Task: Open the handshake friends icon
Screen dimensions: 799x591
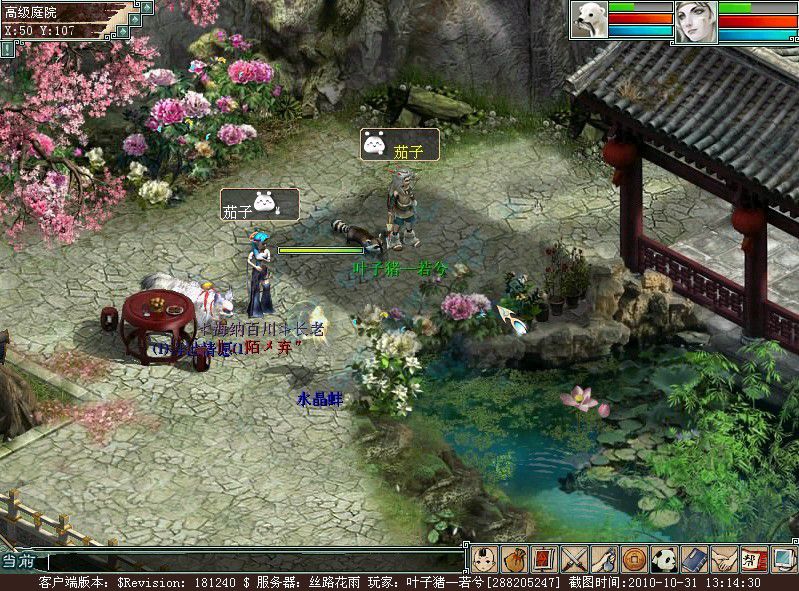Action: [x=724, y=559]
